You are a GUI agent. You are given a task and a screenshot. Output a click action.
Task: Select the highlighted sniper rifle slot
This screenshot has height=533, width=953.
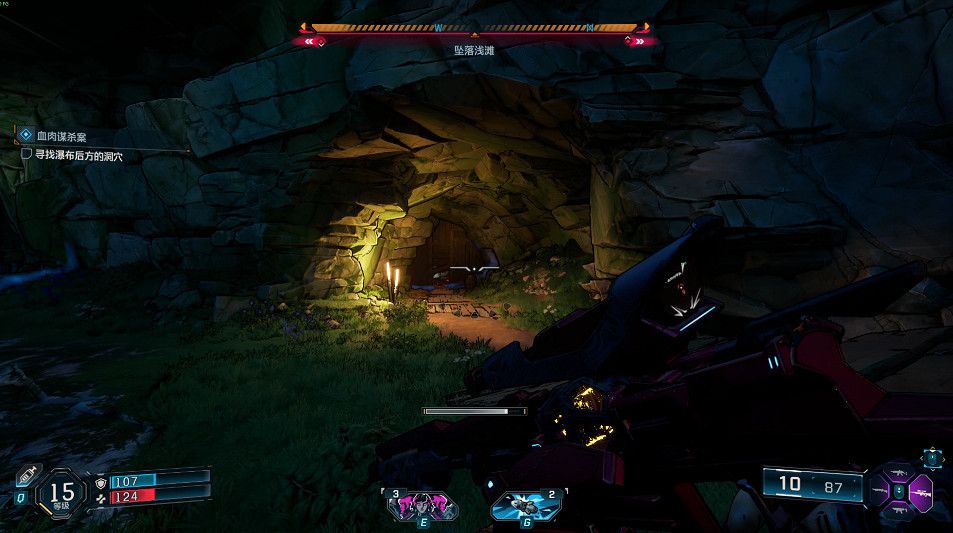click(920, 492)
